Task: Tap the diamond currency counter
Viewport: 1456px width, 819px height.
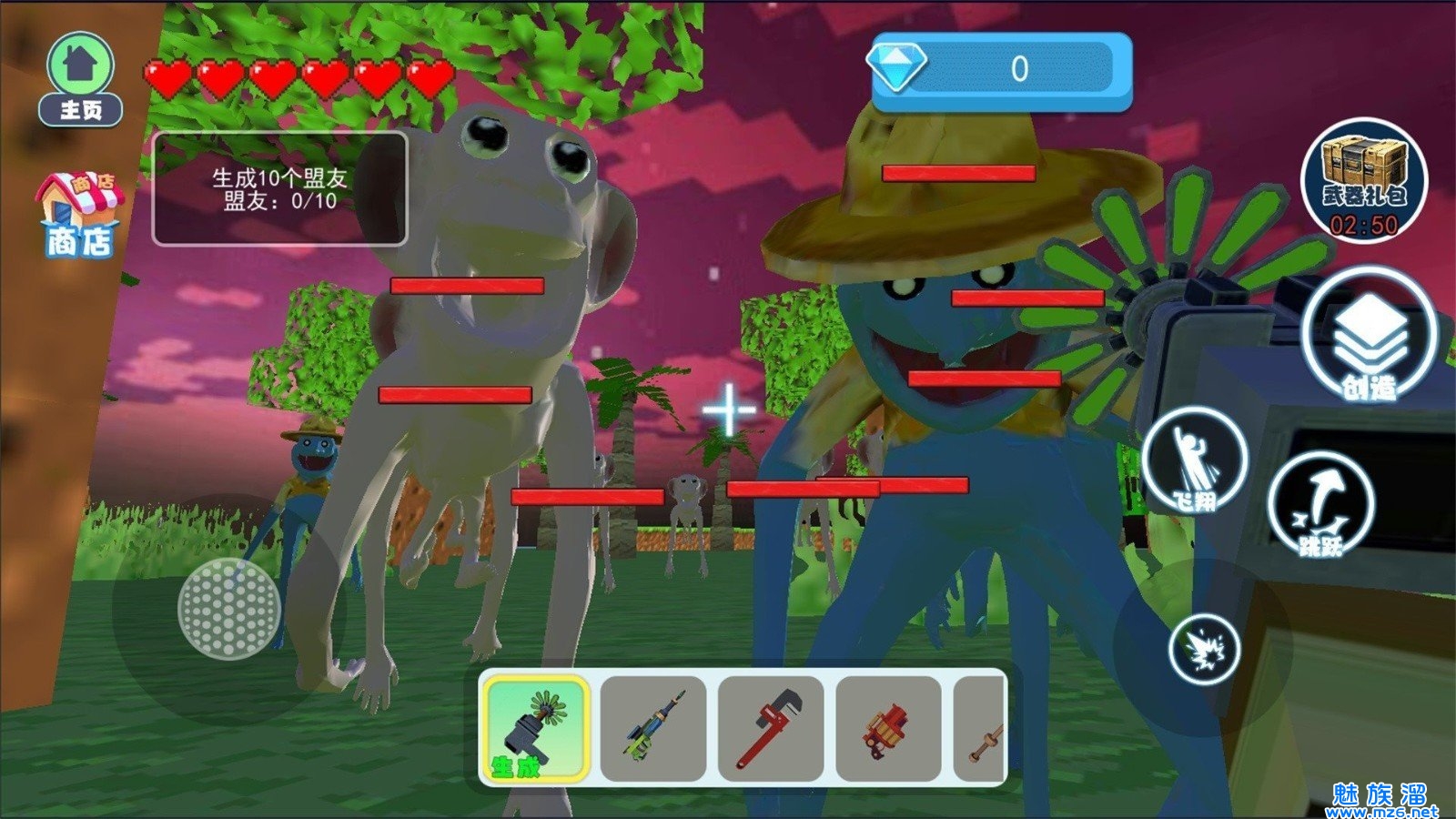Action: tap(1001, 70)
